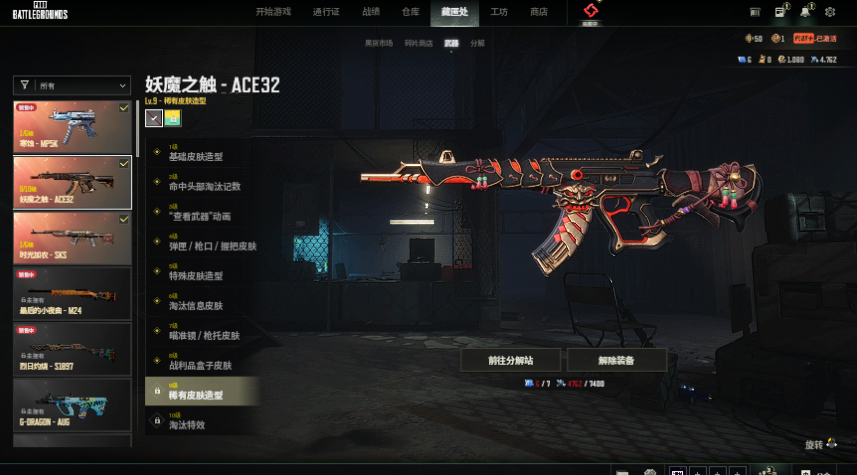This screenshot has height=475, width=857.
Task: Select the 时光加农 - SKS skin
Action: click(72, 237)
